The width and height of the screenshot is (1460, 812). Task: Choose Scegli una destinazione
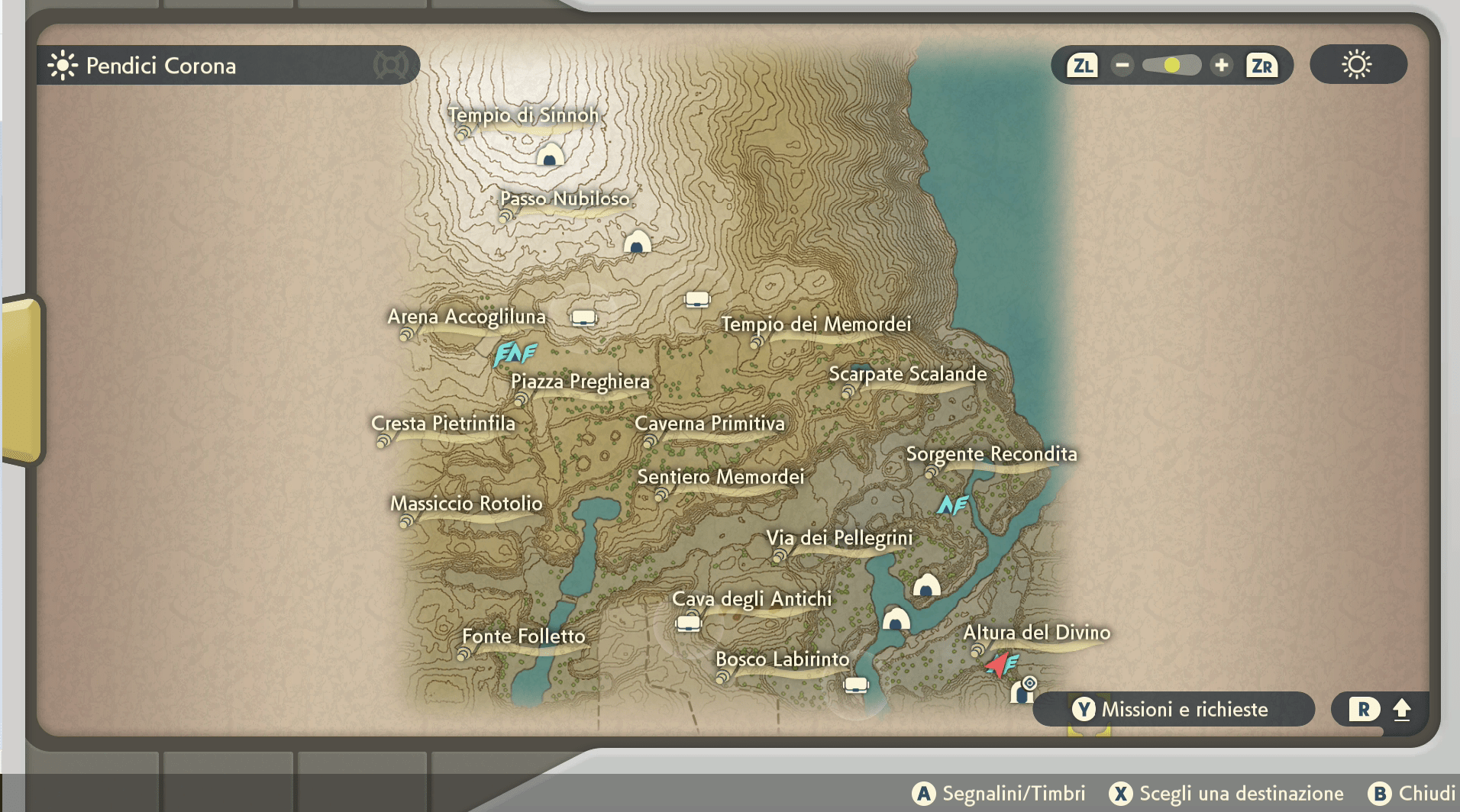coord(1226,794)
